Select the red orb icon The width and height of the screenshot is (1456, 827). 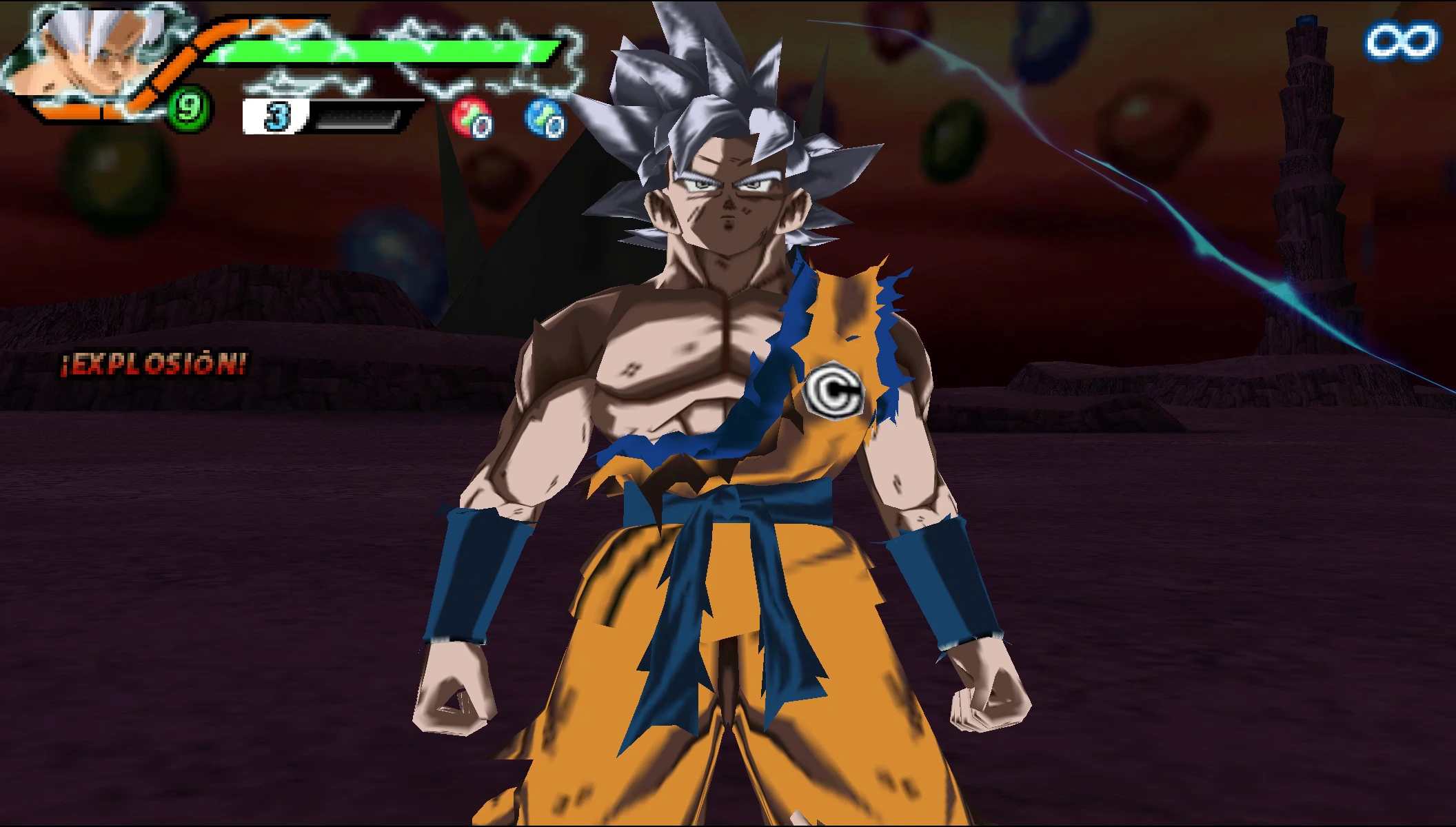472,118
